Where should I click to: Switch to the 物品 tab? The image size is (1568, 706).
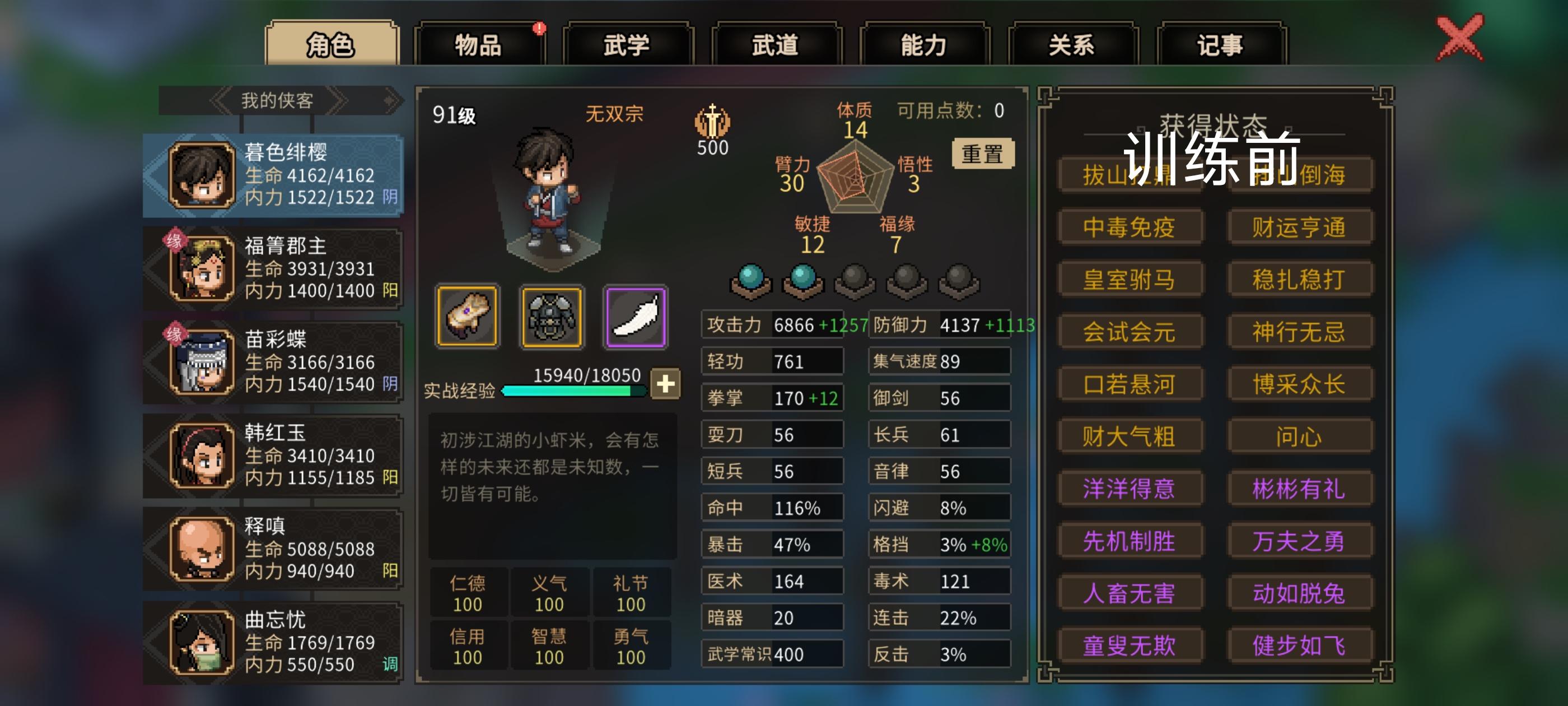(x=481, y=44)
